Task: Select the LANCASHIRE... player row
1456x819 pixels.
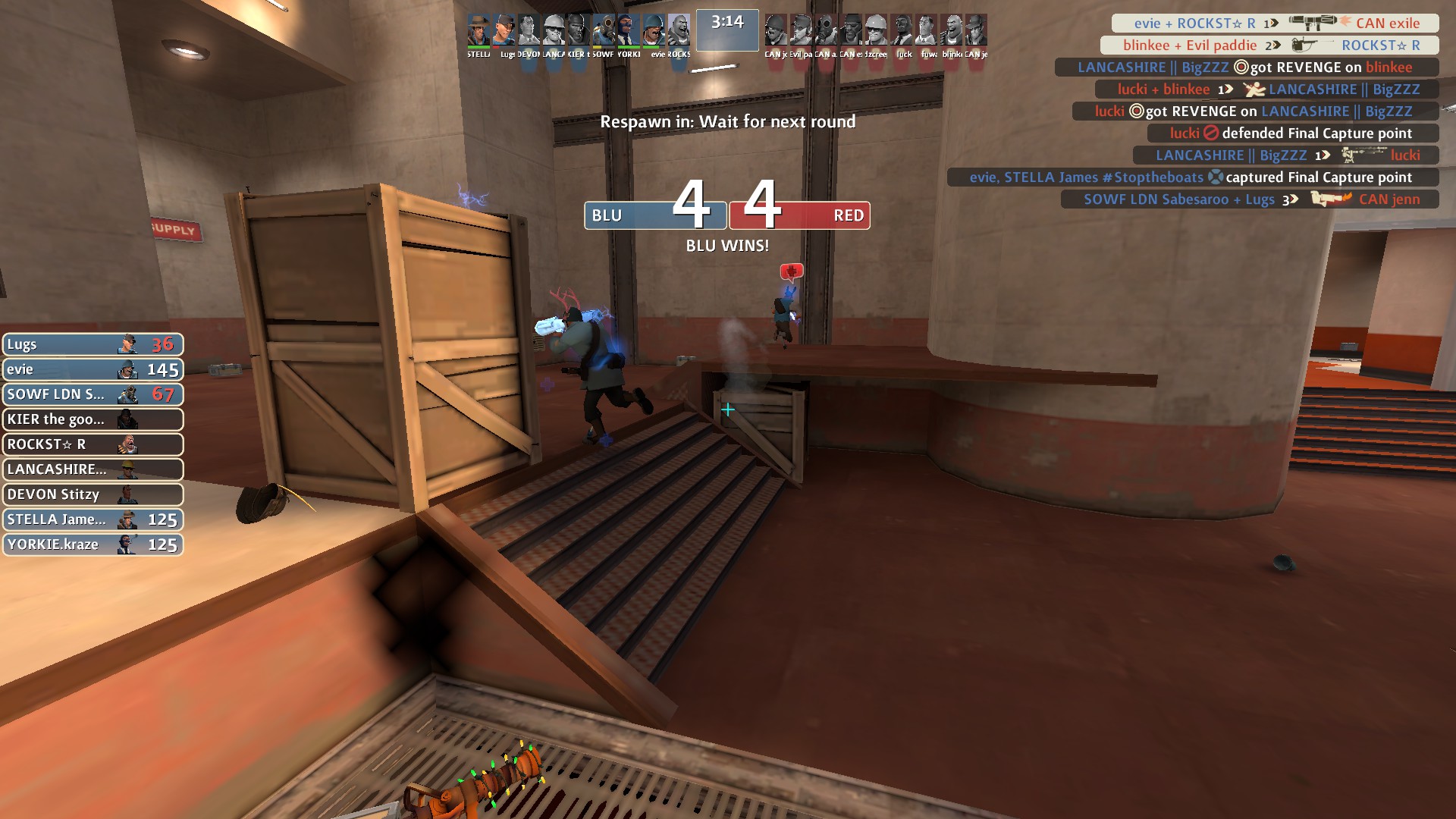Action: coord(93,469)
